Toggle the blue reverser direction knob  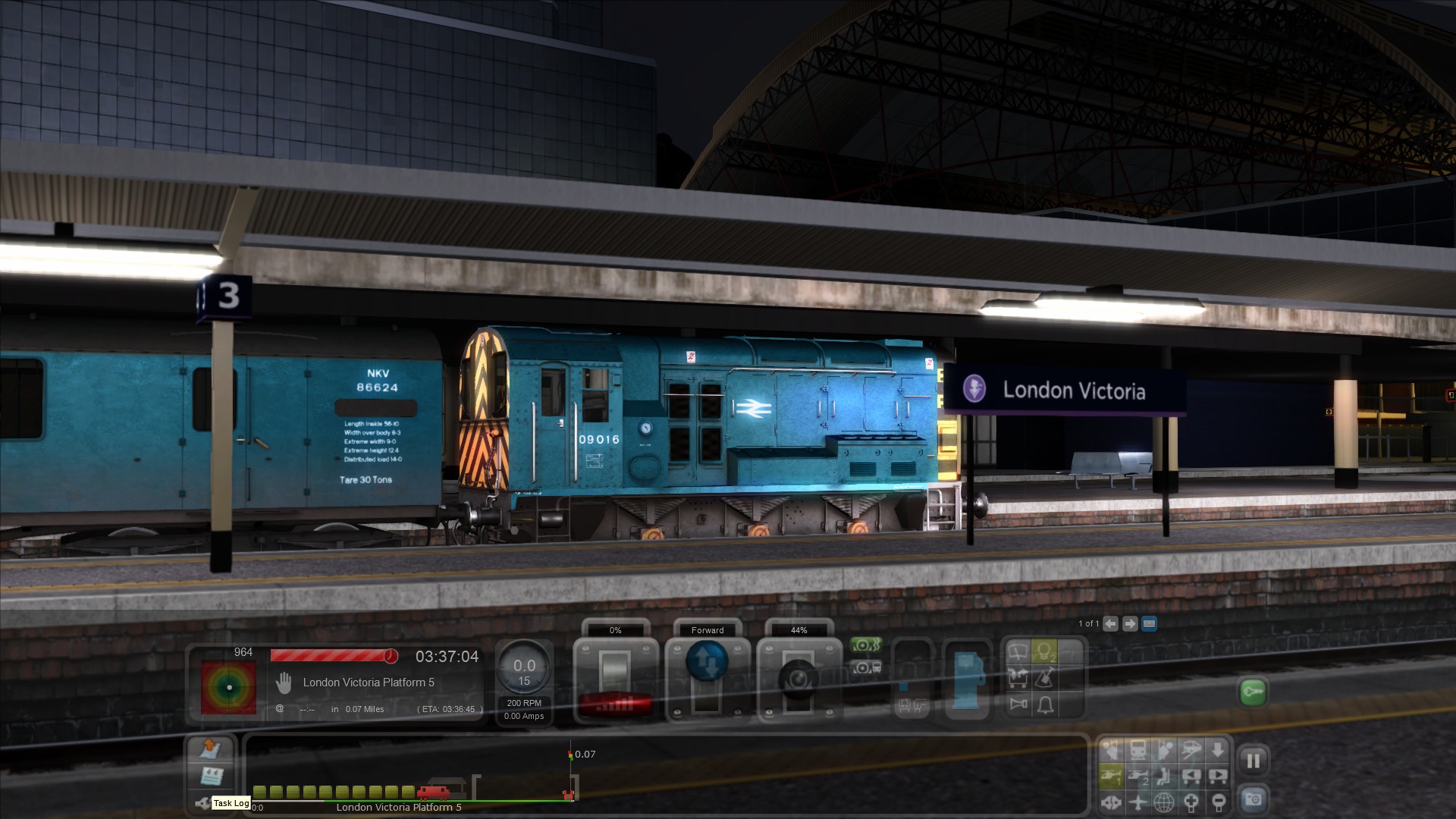pos(707,660)
